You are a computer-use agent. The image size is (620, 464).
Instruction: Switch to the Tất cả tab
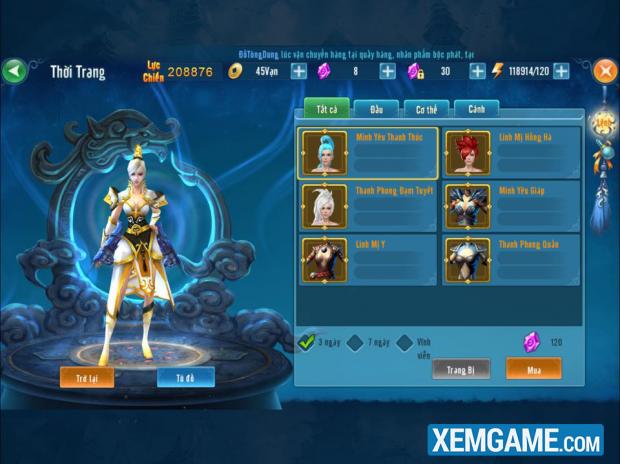click(325, 109)
